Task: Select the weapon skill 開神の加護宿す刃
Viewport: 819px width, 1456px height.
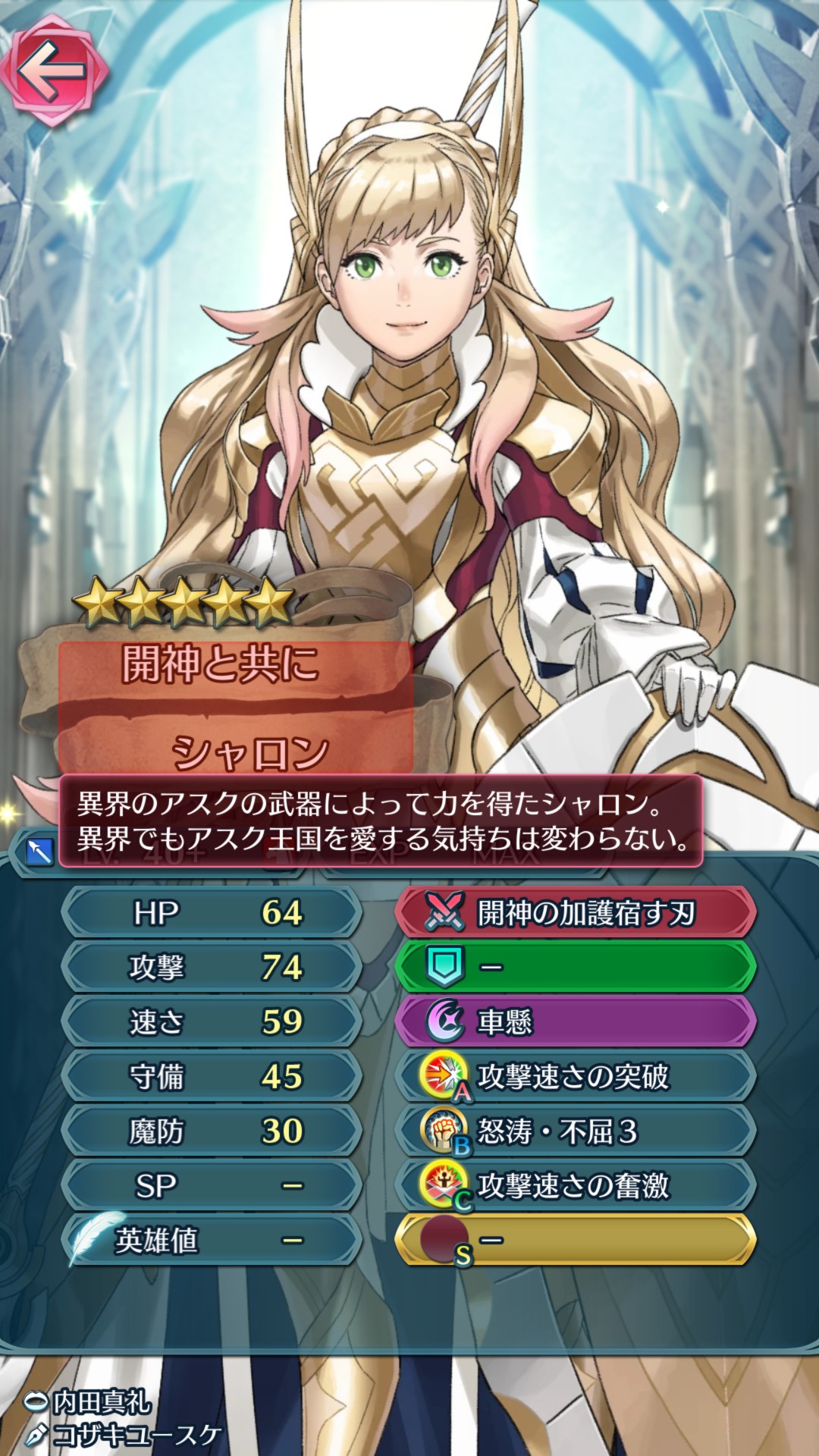Action: click(x=575, y=913)
